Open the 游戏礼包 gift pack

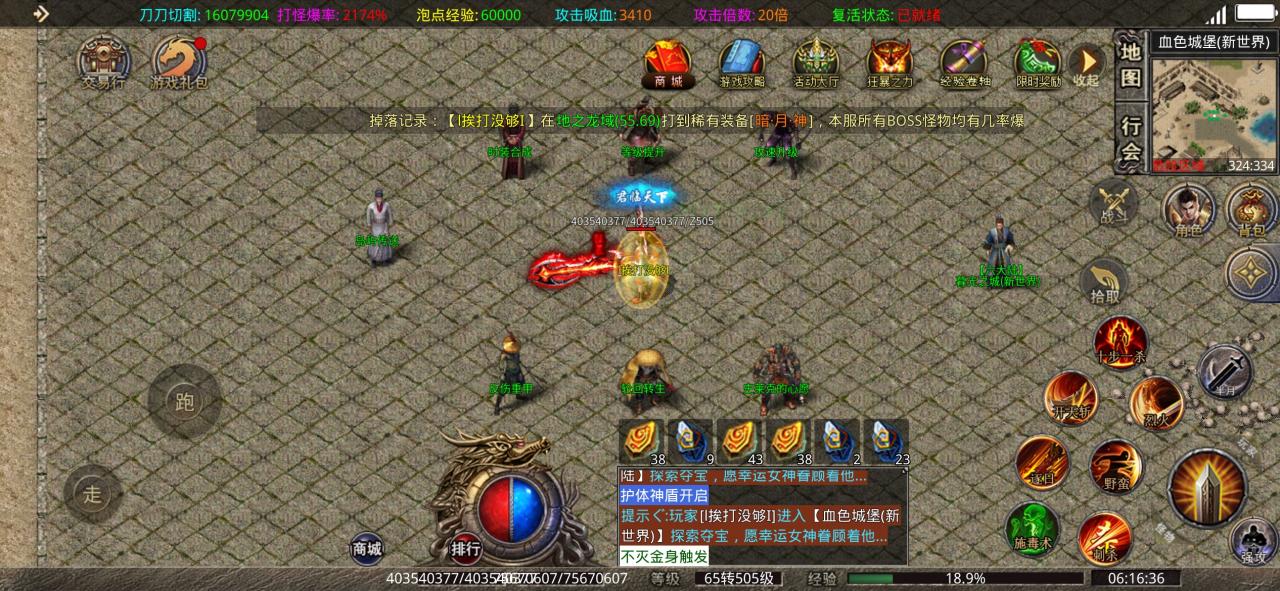[180, 64]
